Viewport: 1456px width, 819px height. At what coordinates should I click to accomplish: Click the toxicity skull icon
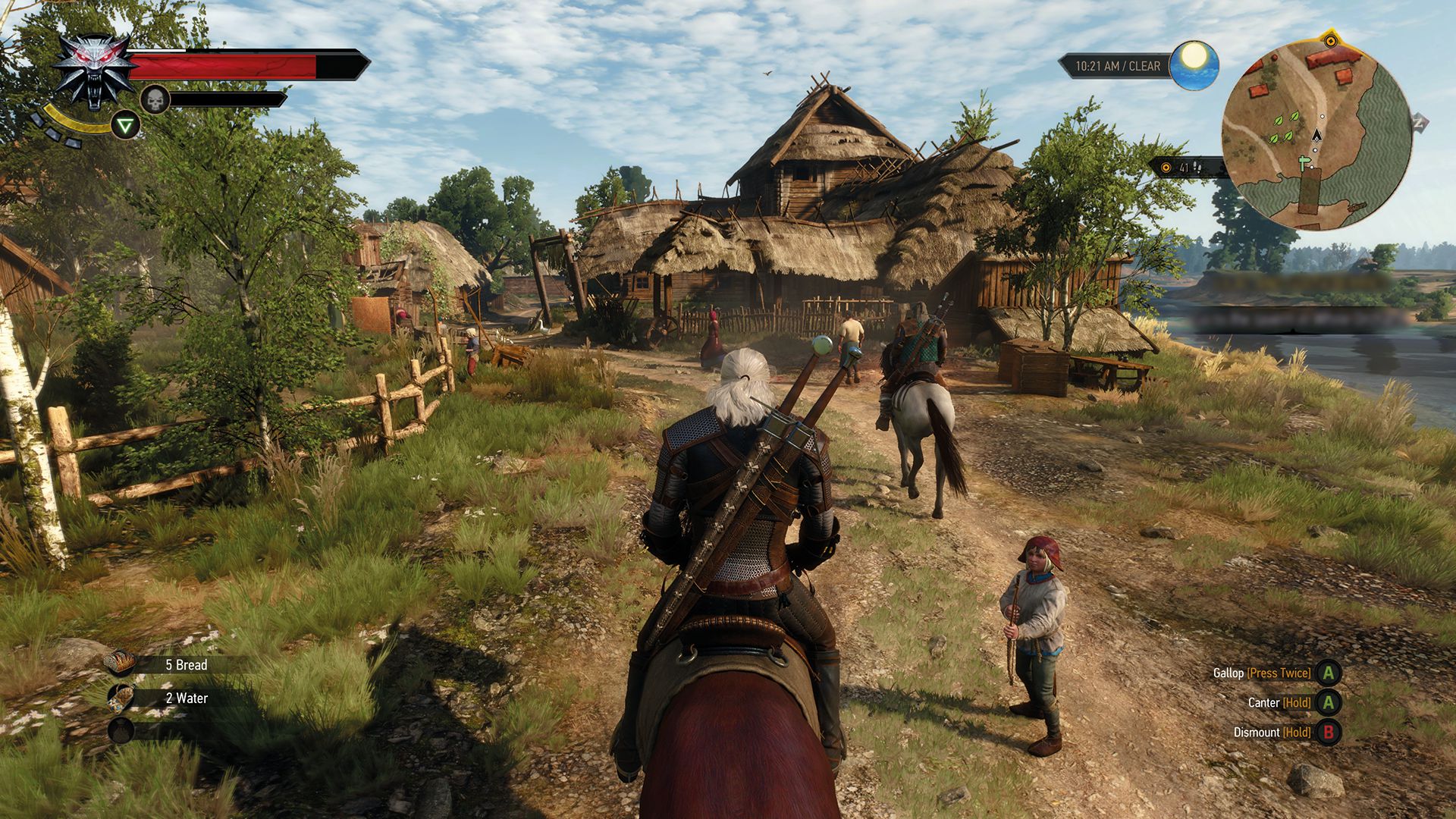coord(155,100)
